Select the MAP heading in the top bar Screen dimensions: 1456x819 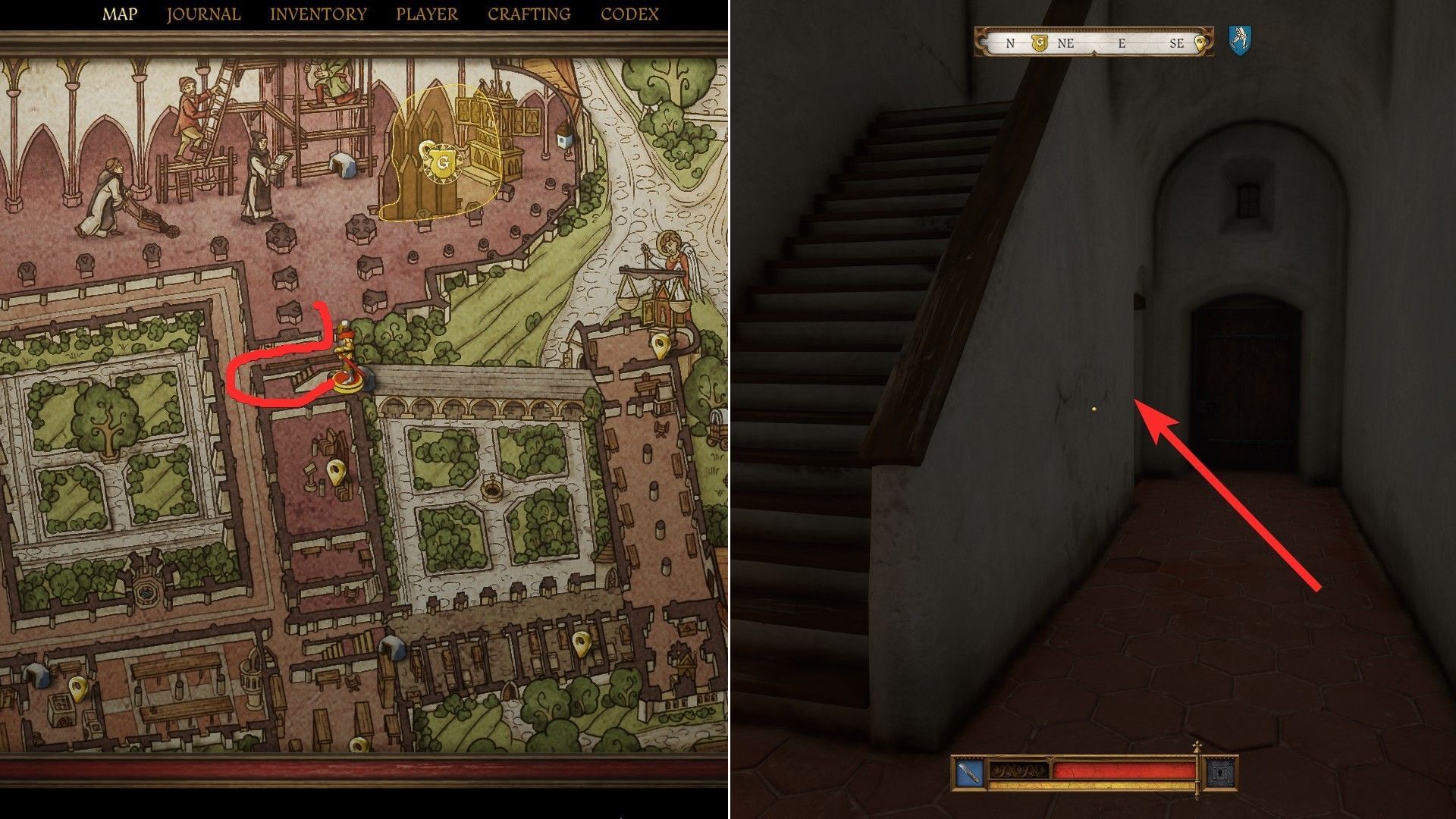point(120,13)
